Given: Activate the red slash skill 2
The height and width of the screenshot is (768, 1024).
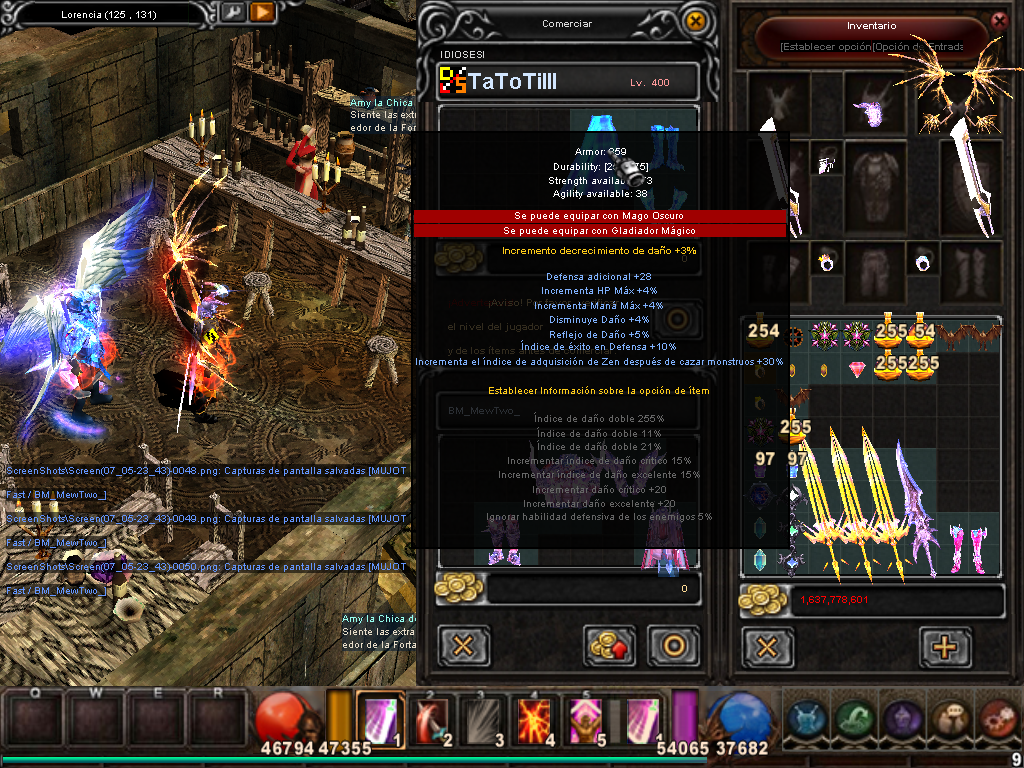Looking at the screenshot, I should 434,718.
